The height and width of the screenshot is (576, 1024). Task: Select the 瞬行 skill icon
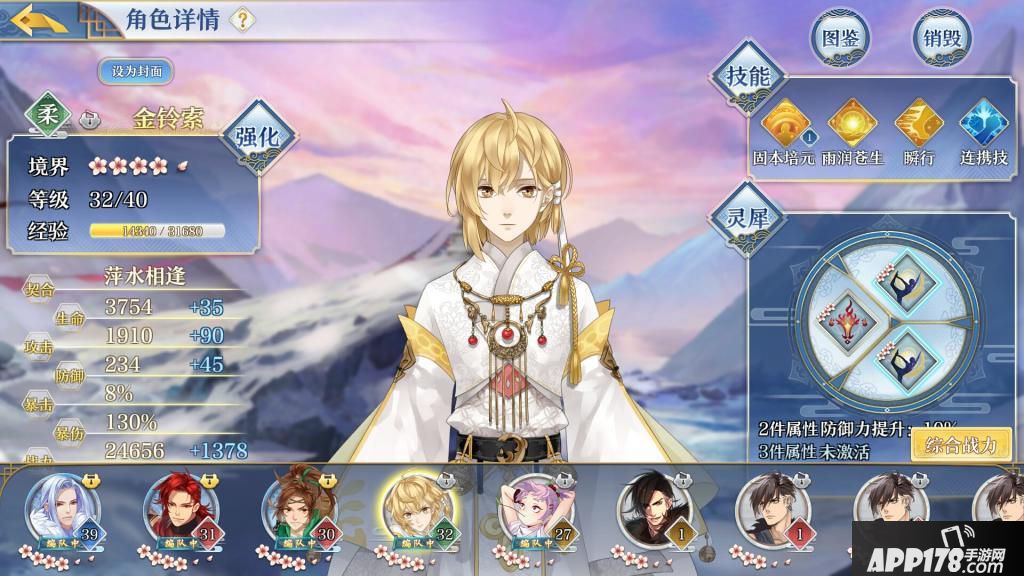pyautogui.click(x=918, y=124)
